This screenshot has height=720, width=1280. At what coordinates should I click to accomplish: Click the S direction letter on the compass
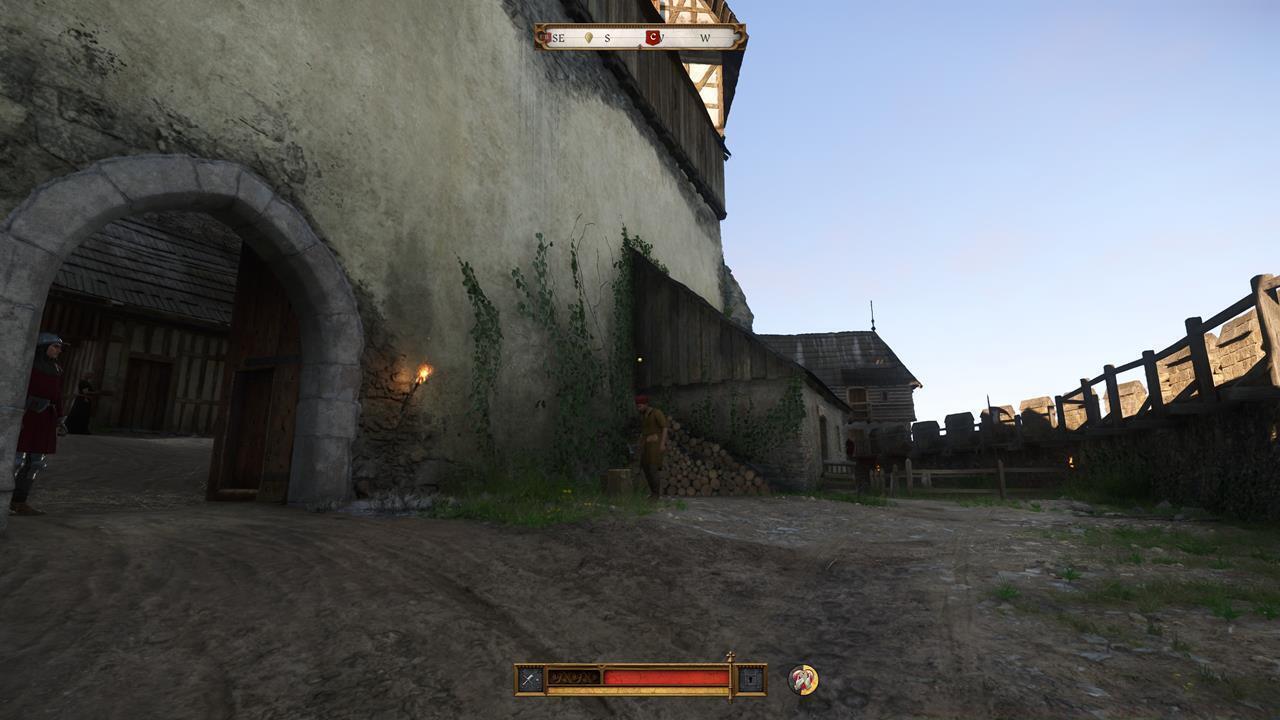click(x=607, y=37)
